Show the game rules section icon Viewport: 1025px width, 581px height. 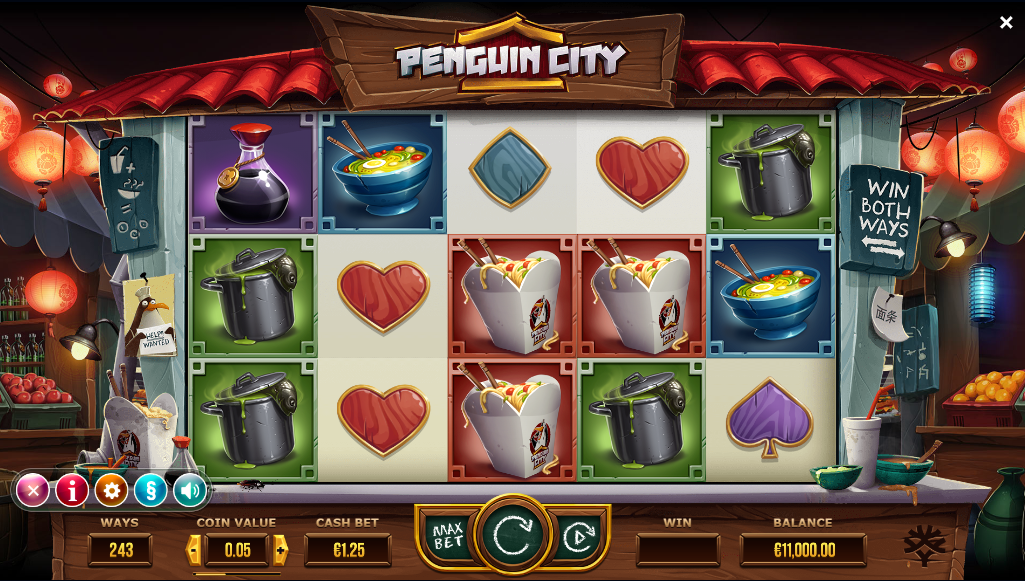pos(150,490)
